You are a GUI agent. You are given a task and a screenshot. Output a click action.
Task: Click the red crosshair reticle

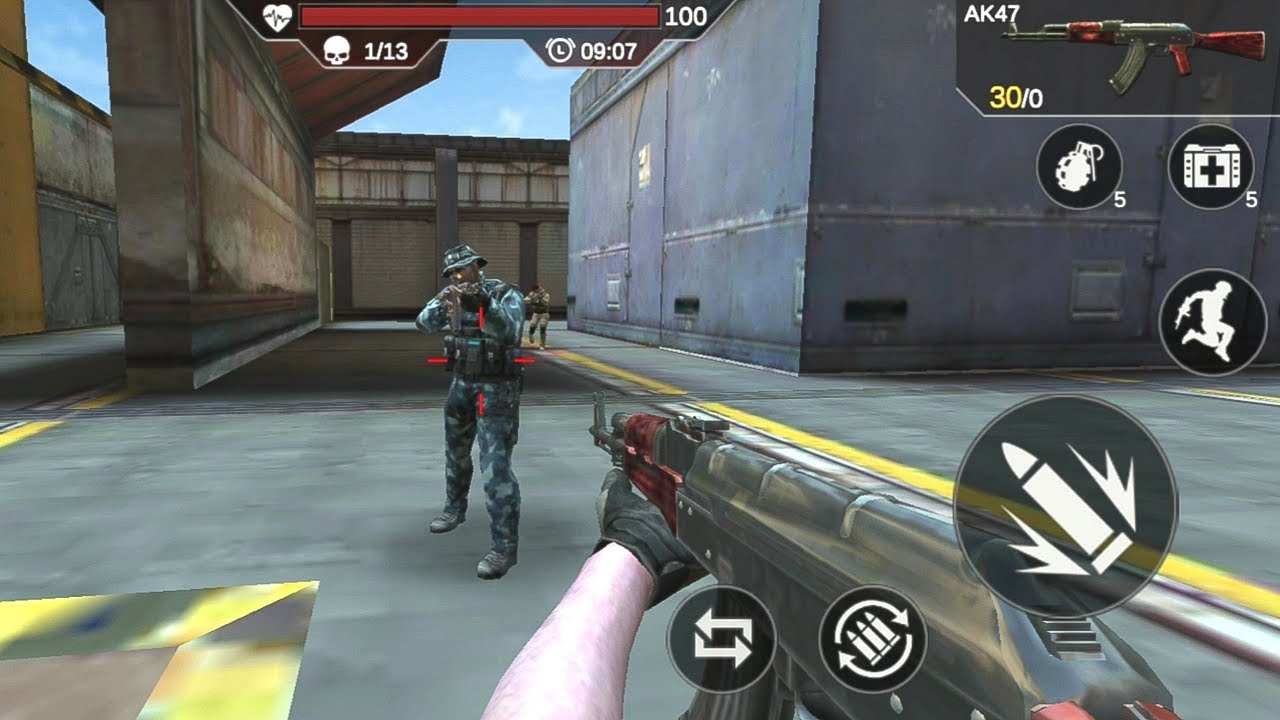click(x=480, y=362)
